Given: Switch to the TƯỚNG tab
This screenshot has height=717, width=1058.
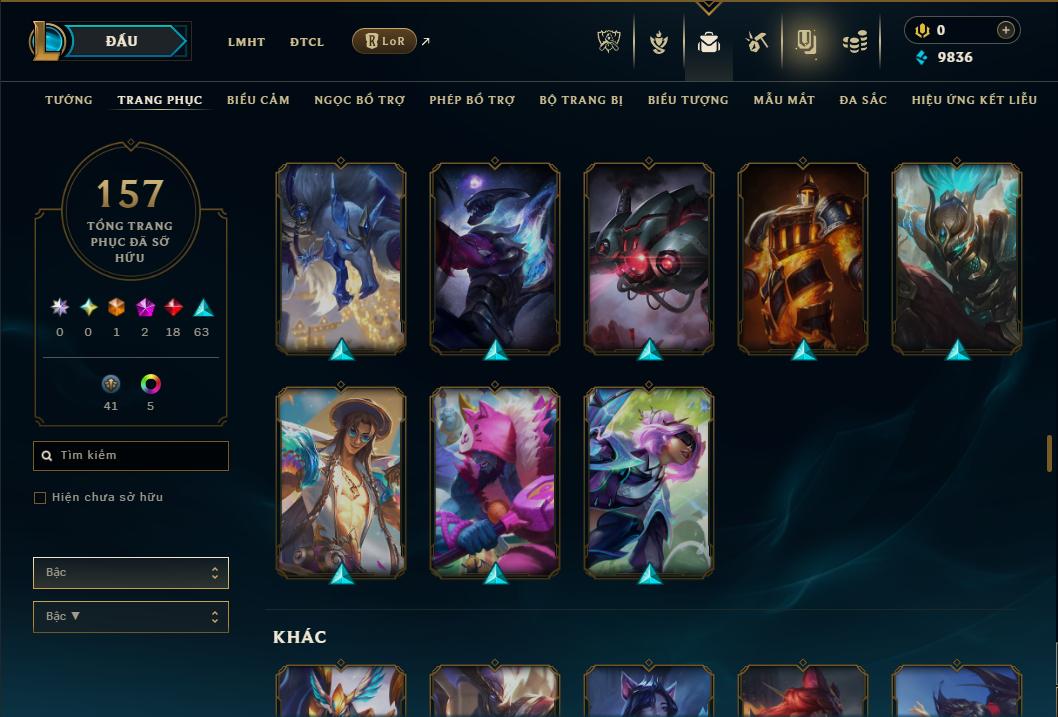Looking at the screenshot, I should tap(69, 100).
